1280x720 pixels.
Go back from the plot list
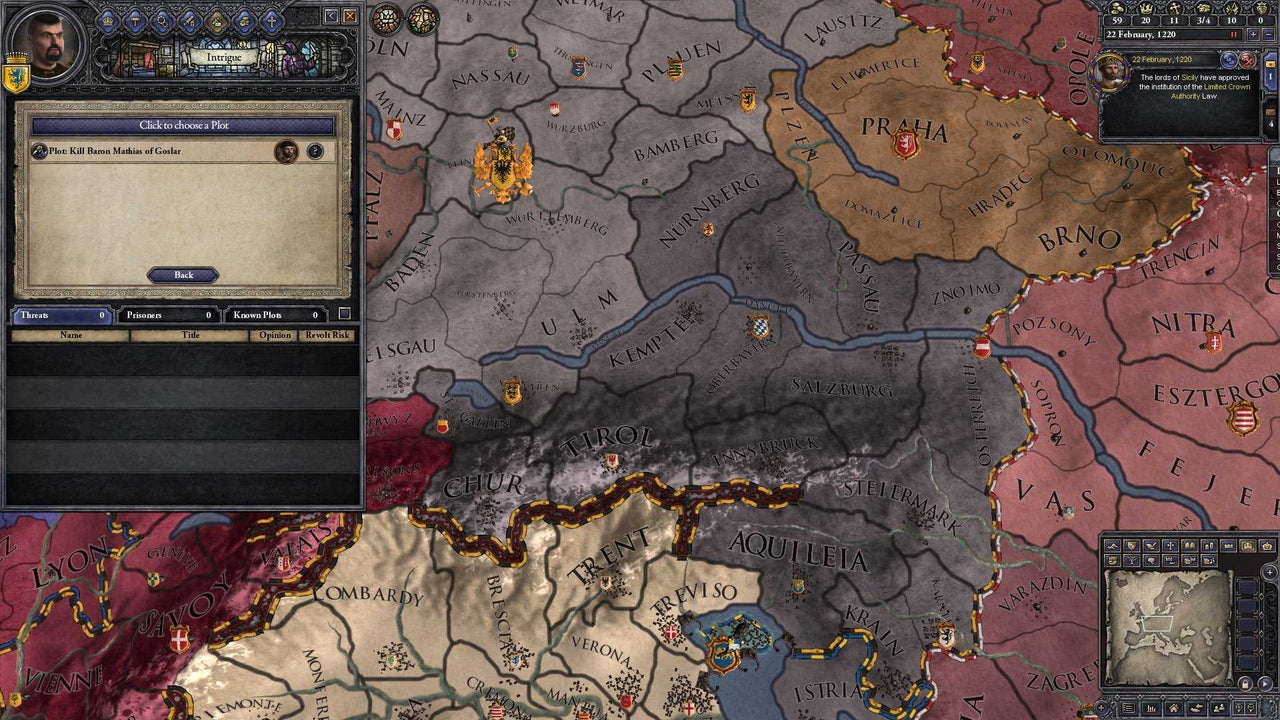183,275
